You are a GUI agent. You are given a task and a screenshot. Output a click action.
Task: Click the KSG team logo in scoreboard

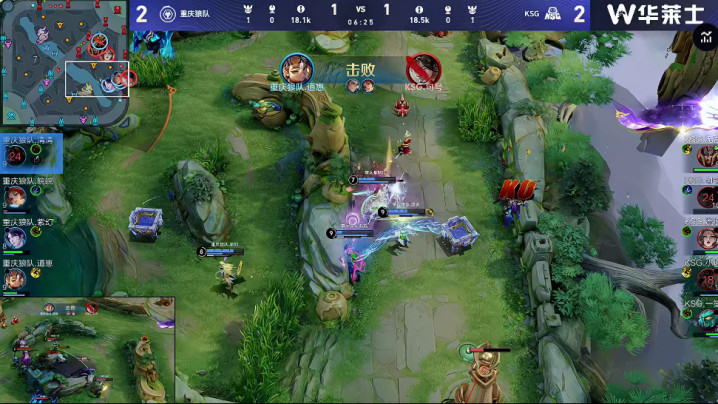click(554, 14)
